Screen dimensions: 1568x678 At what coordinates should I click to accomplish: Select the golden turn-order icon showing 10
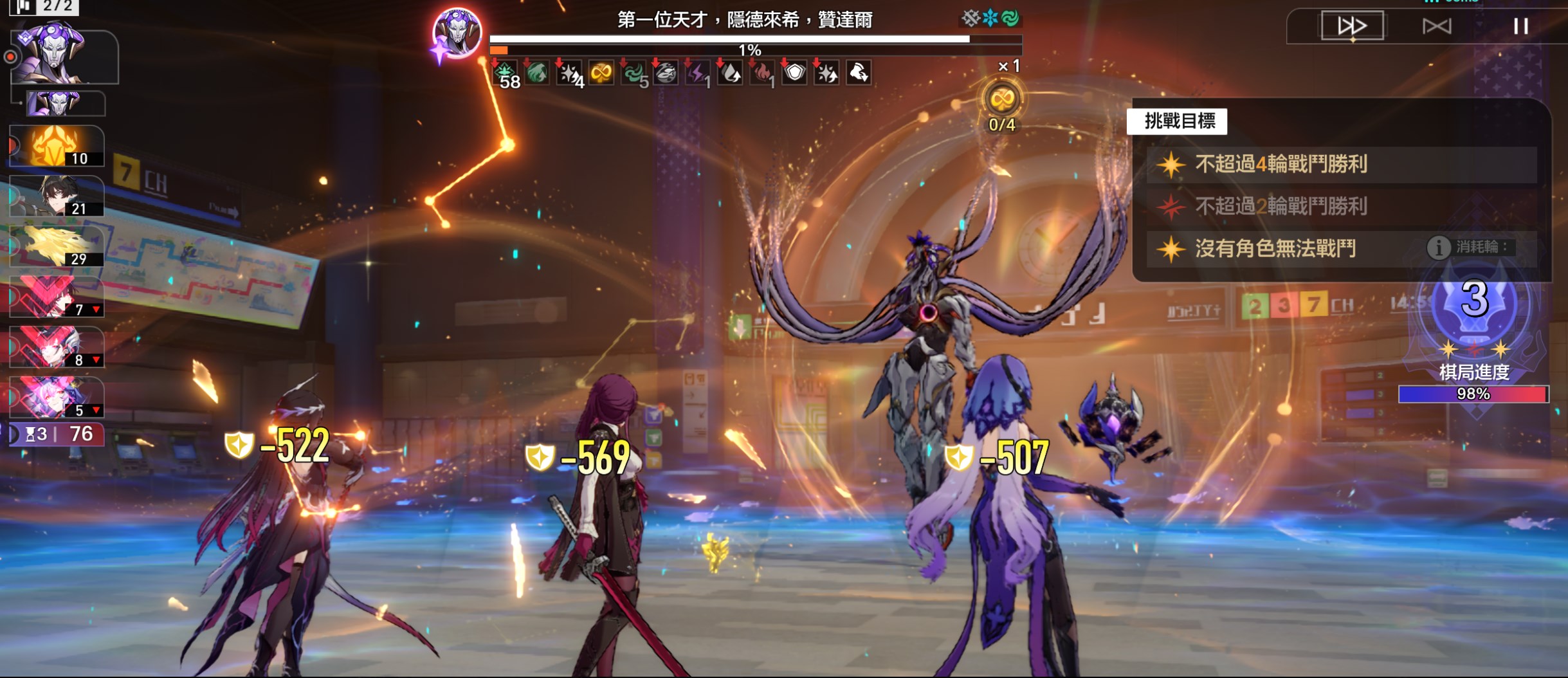57,147
